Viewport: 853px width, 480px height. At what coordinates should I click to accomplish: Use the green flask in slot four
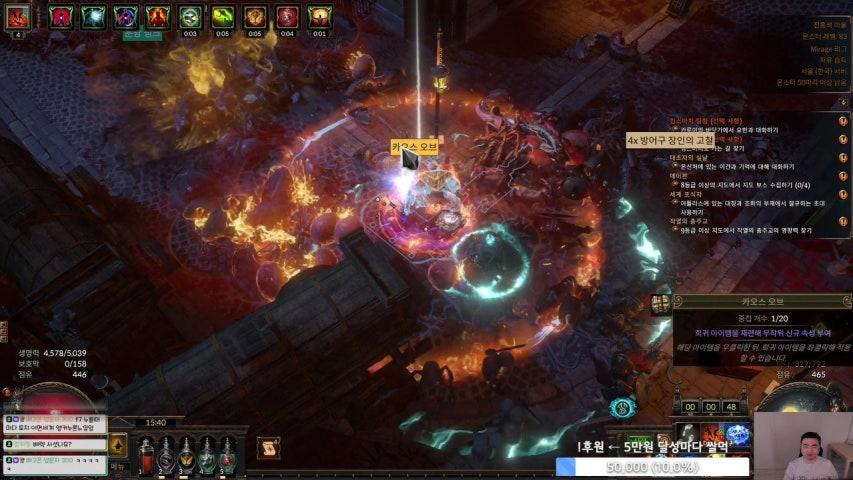(x=207, y=455)
